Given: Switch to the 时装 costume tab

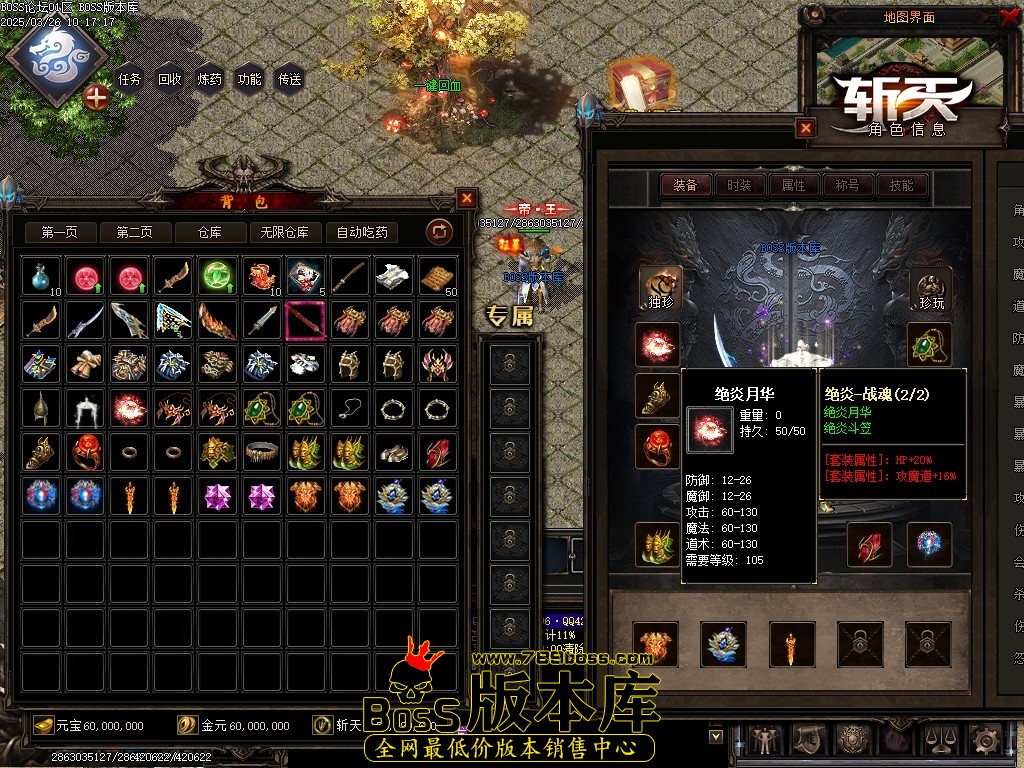Looking at the screenshot, I should tap(739, 185).
